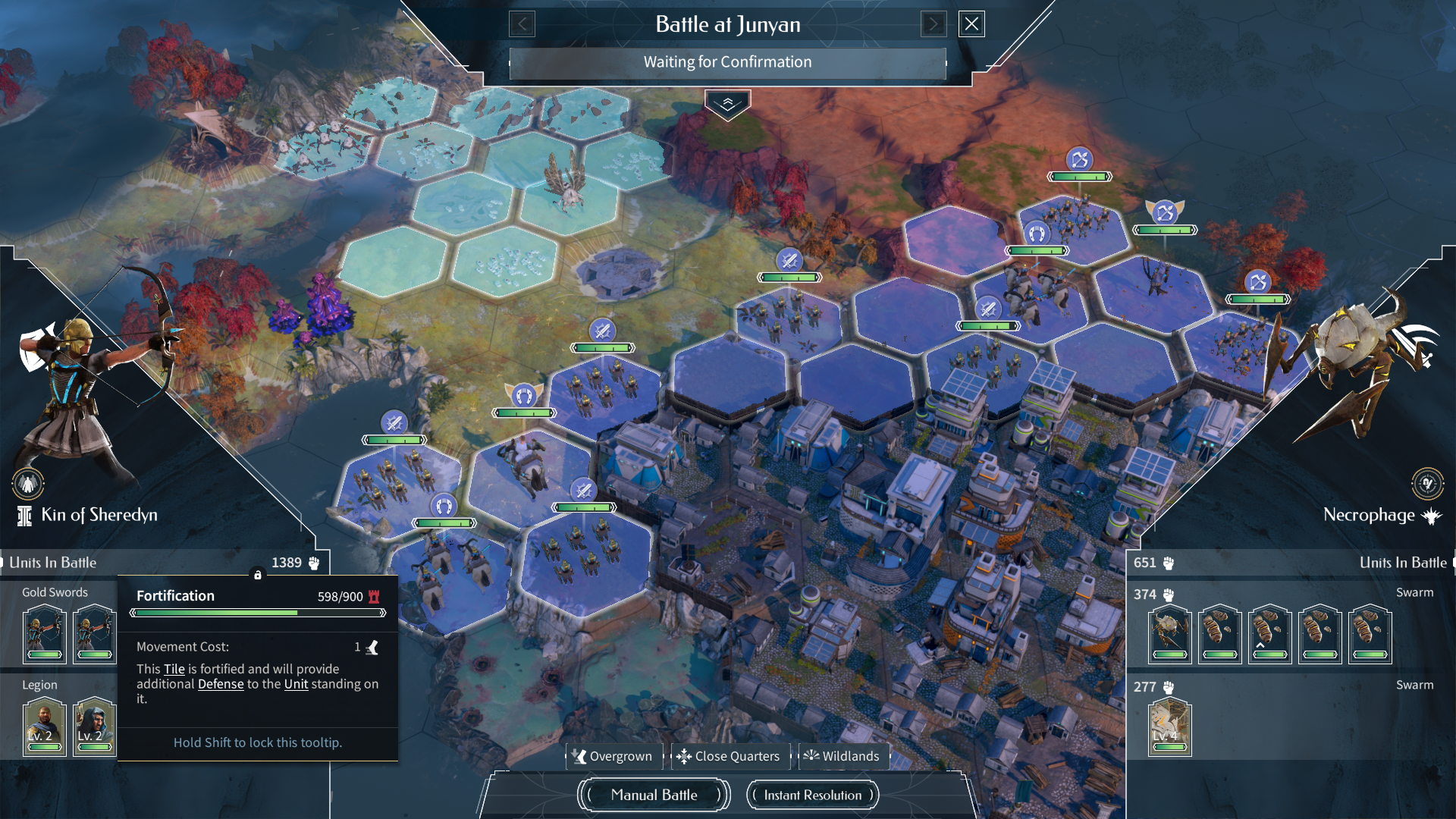Select the Wildlands terrain tag
This screenshot has height=819, width=1456.
(x=842, y=756)
